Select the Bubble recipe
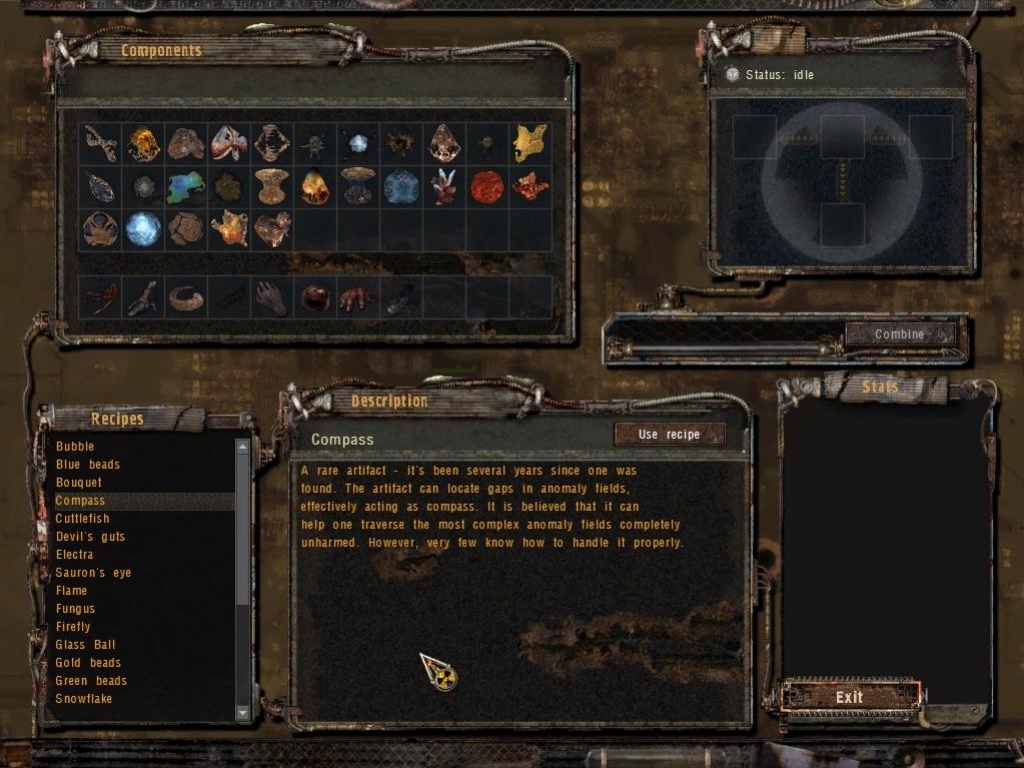 pyautogui.click(x=75, y=446)
